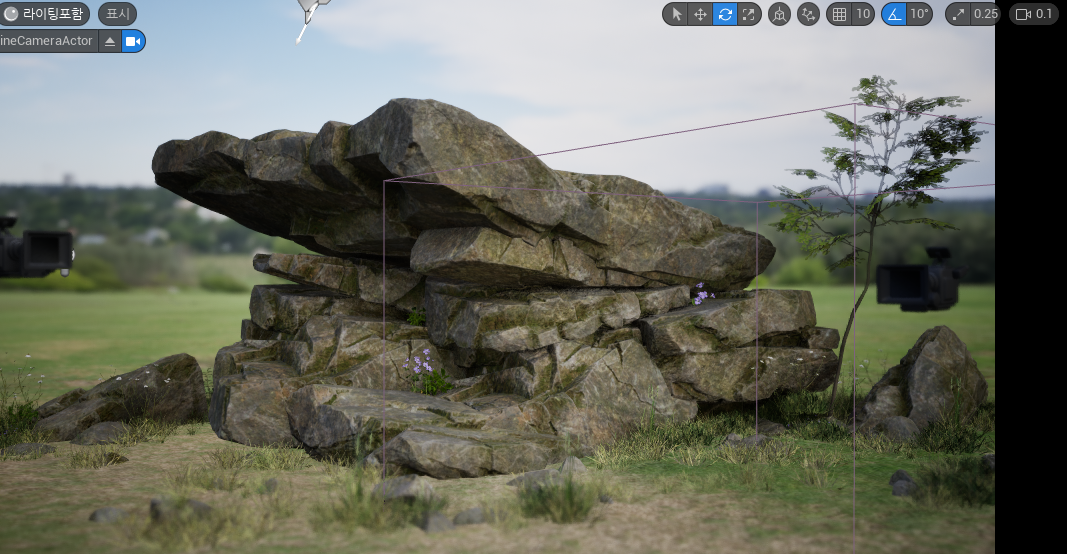
Task: Open the 라이팅포함 view mode dropdown
Action: point(44,14)
